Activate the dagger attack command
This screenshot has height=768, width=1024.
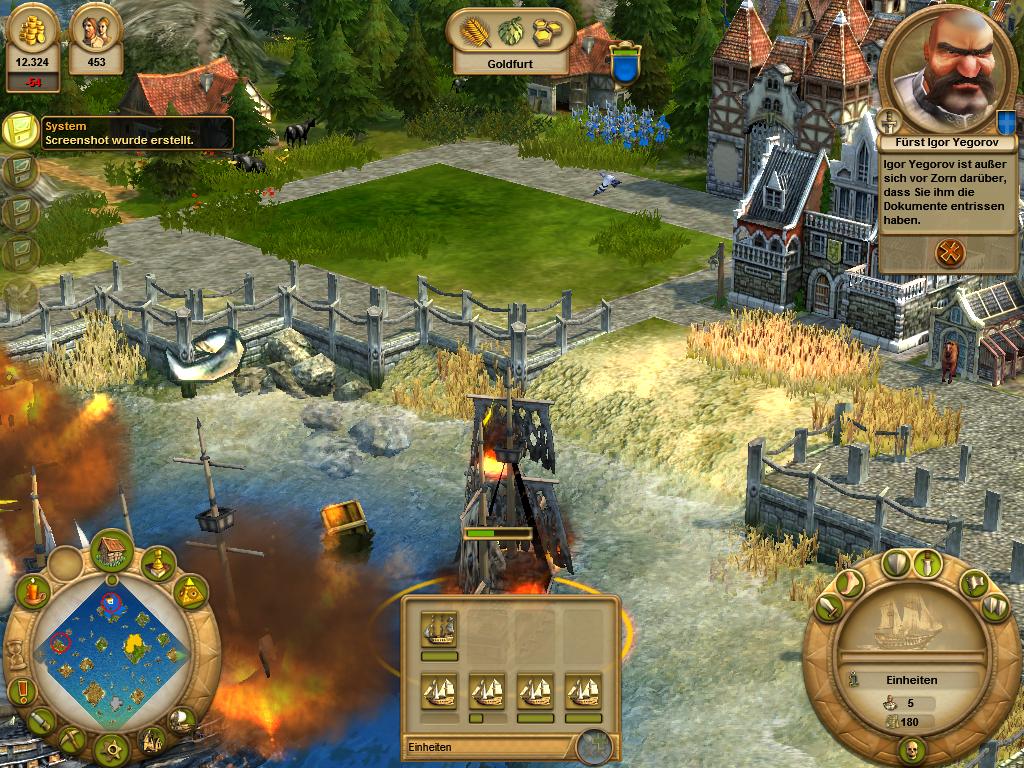tap(931, 565)
